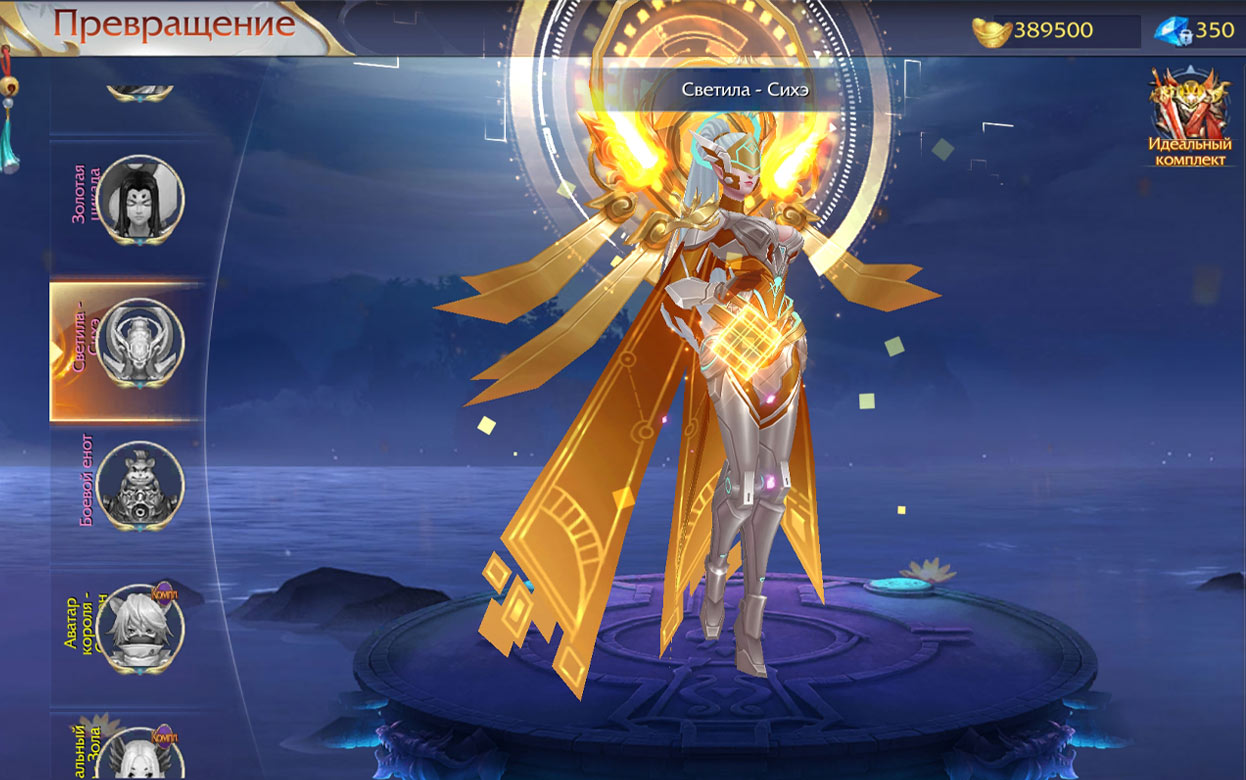Click the Превращение title banner
The image size is (1246, 780).
(174, 24)
